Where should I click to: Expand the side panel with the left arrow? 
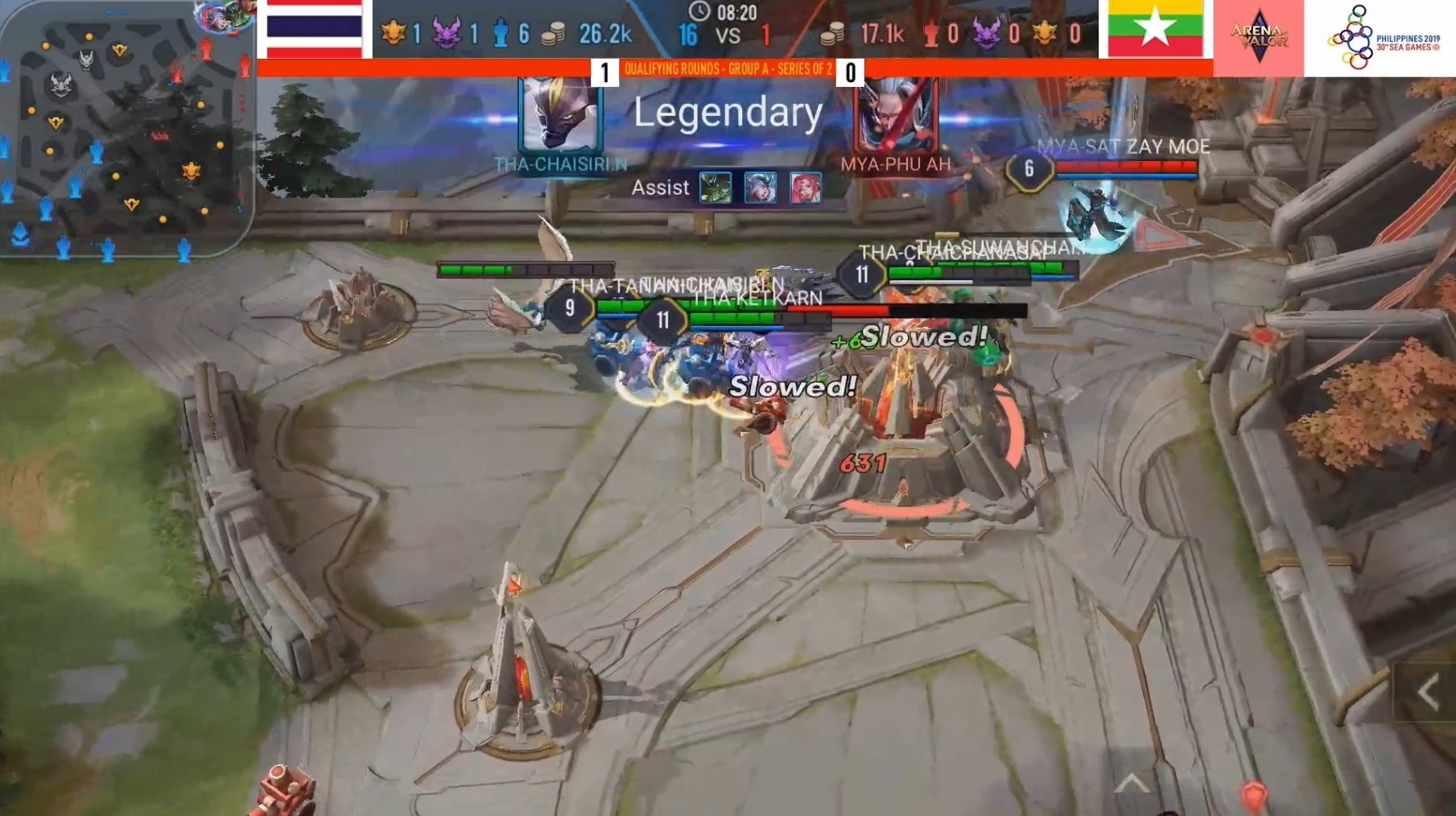point(1428,692)
